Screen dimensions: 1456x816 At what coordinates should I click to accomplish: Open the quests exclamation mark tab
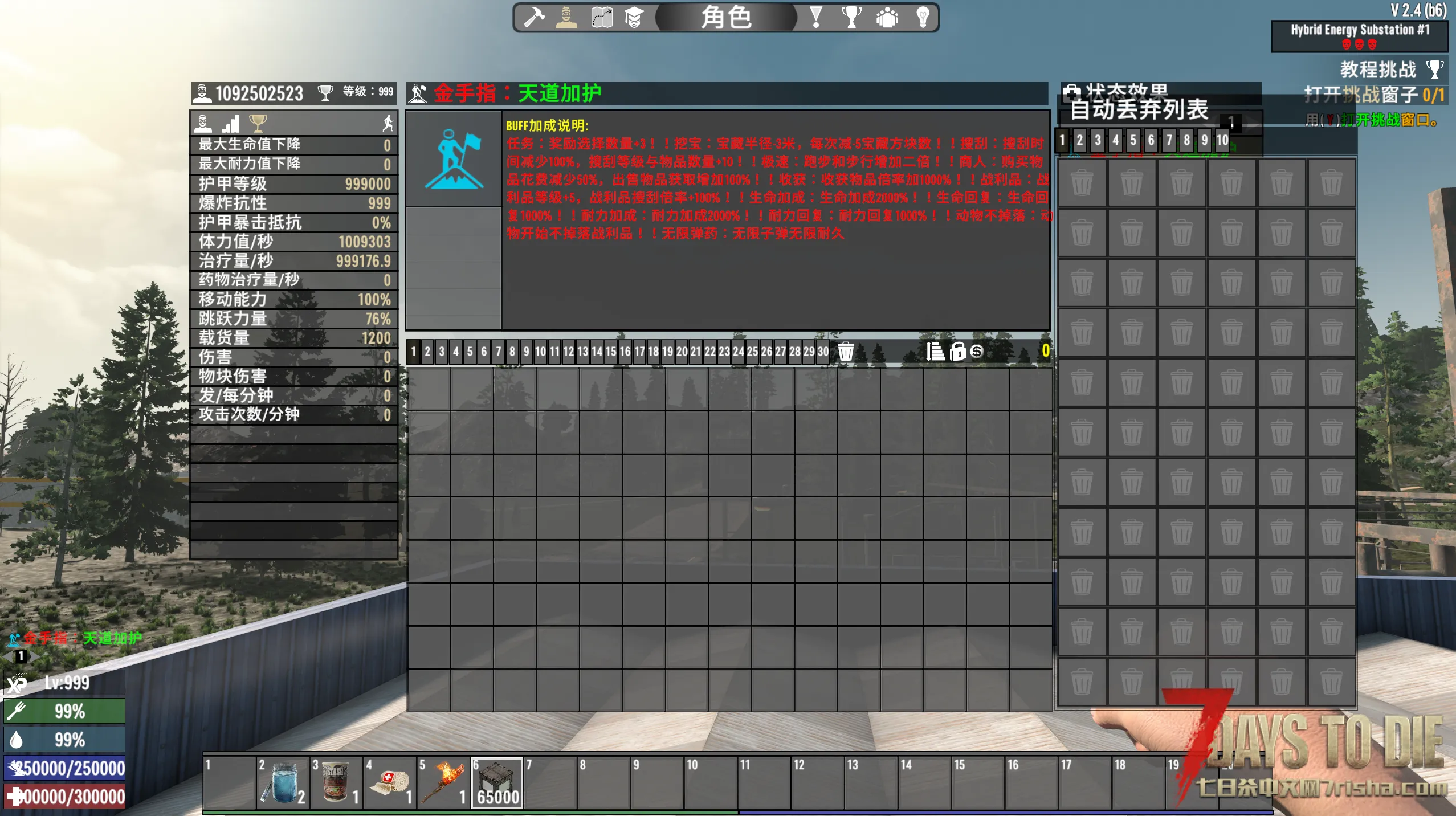point(816,17)
